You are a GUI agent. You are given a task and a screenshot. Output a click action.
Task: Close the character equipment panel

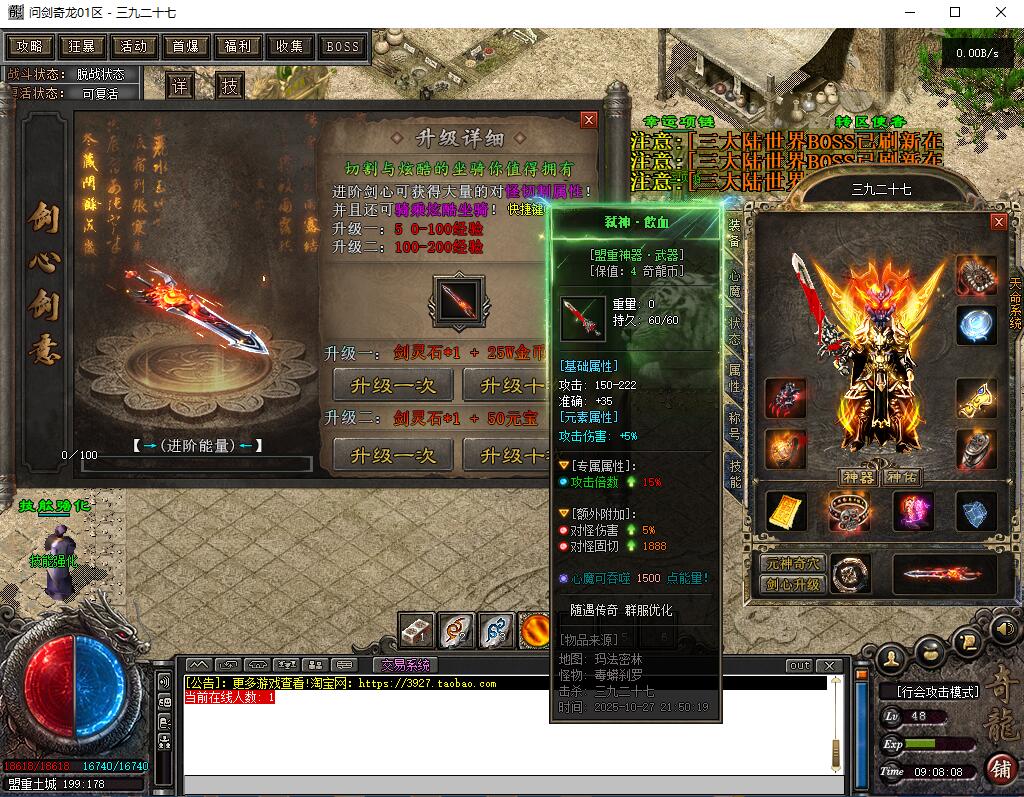click(x=998, y=221)
